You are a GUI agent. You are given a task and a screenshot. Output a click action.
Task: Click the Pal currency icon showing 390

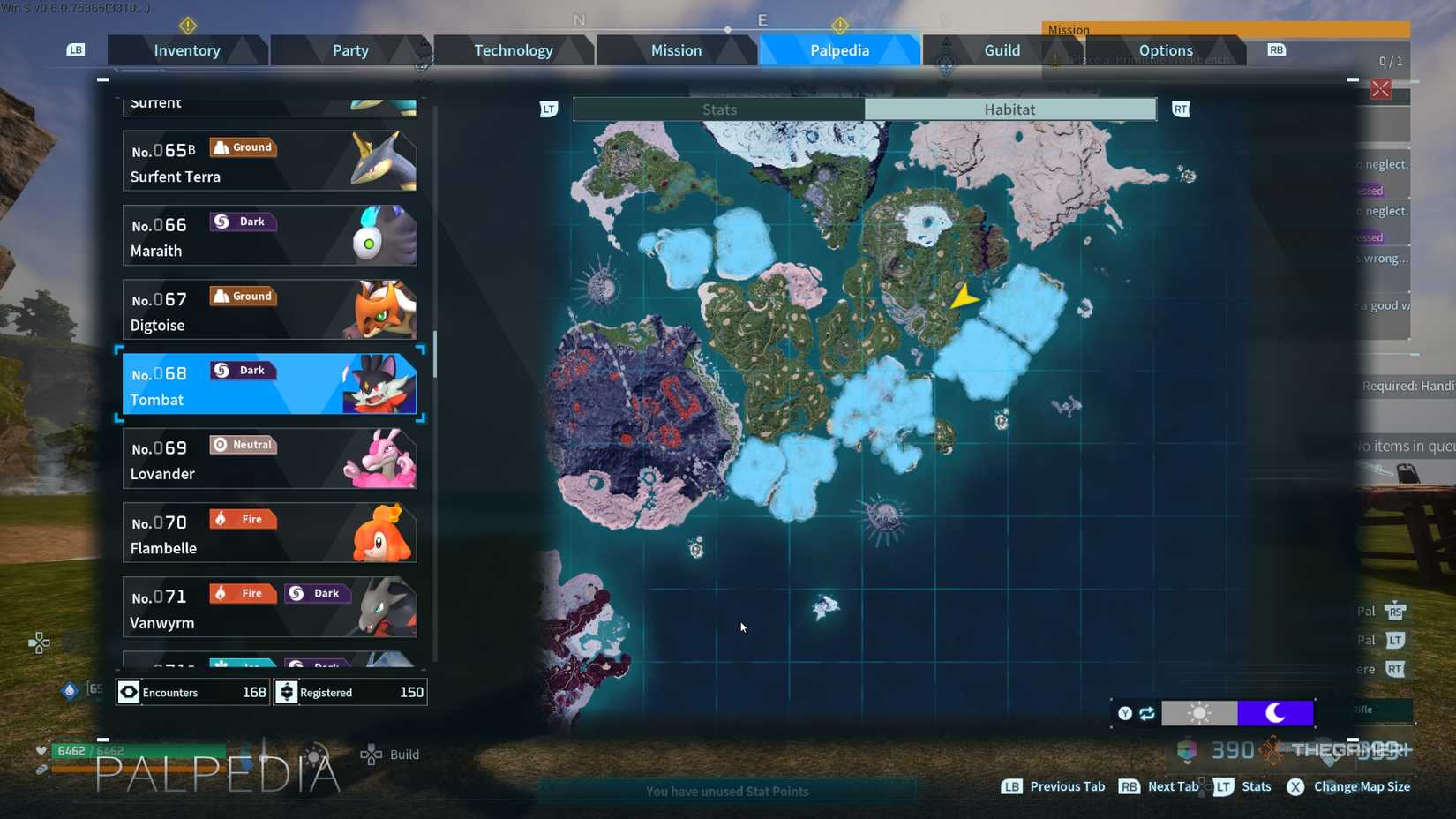point(1187,750)
